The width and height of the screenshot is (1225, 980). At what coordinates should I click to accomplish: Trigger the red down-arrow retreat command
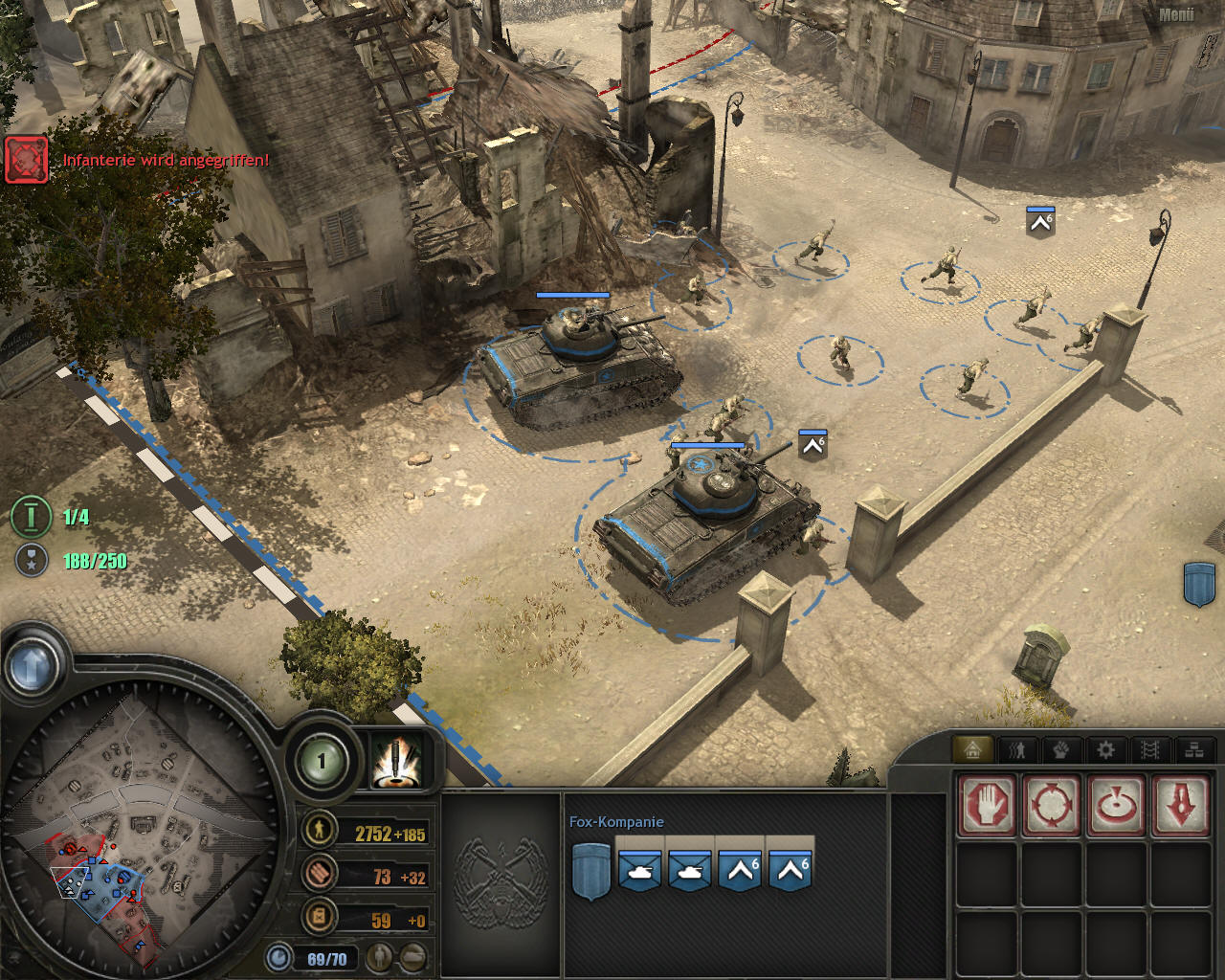[1181, 805]
